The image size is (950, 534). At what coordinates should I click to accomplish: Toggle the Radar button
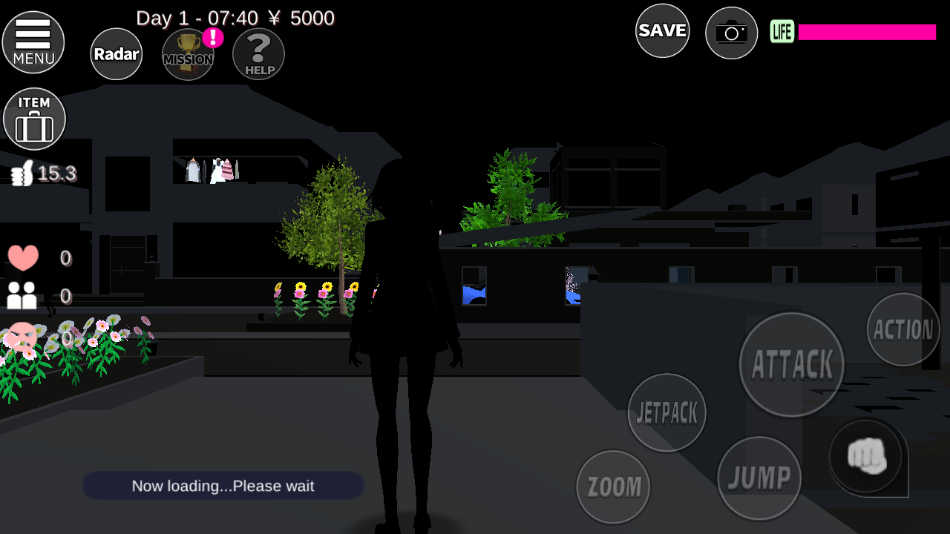[116, 54]
